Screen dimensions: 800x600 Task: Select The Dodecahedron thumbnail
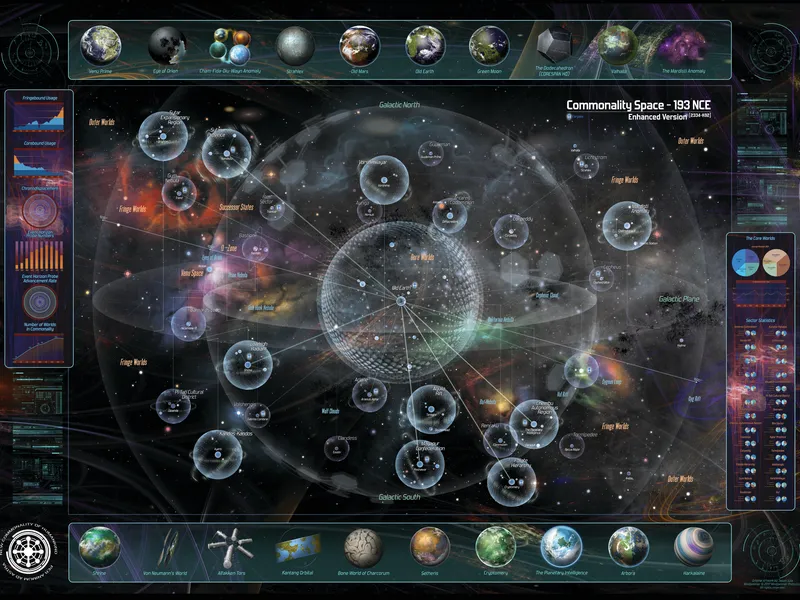pyautogui.click(x=553, y=45)
